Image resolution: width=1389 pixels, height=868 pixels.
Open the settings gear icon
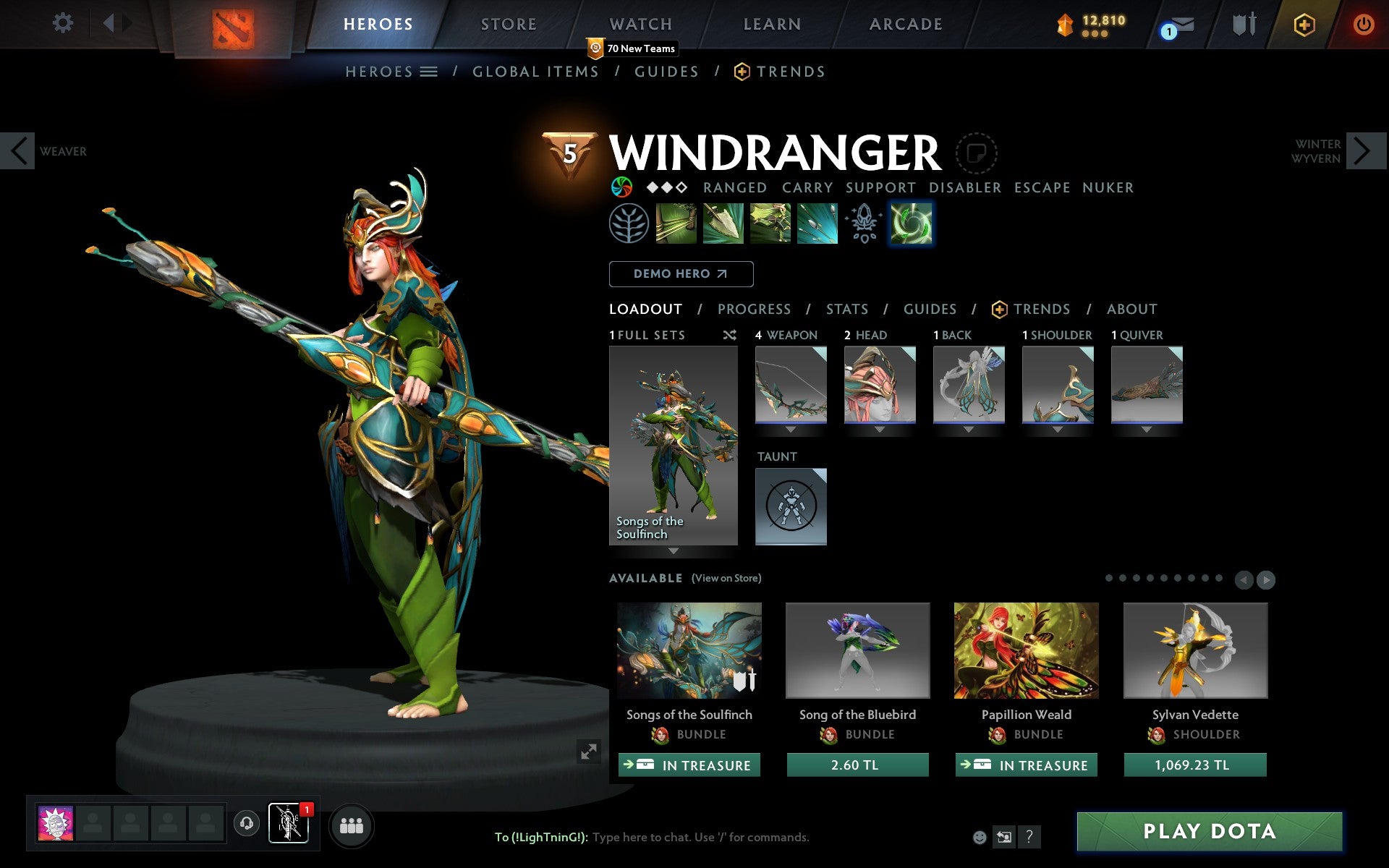click(64, 23)
